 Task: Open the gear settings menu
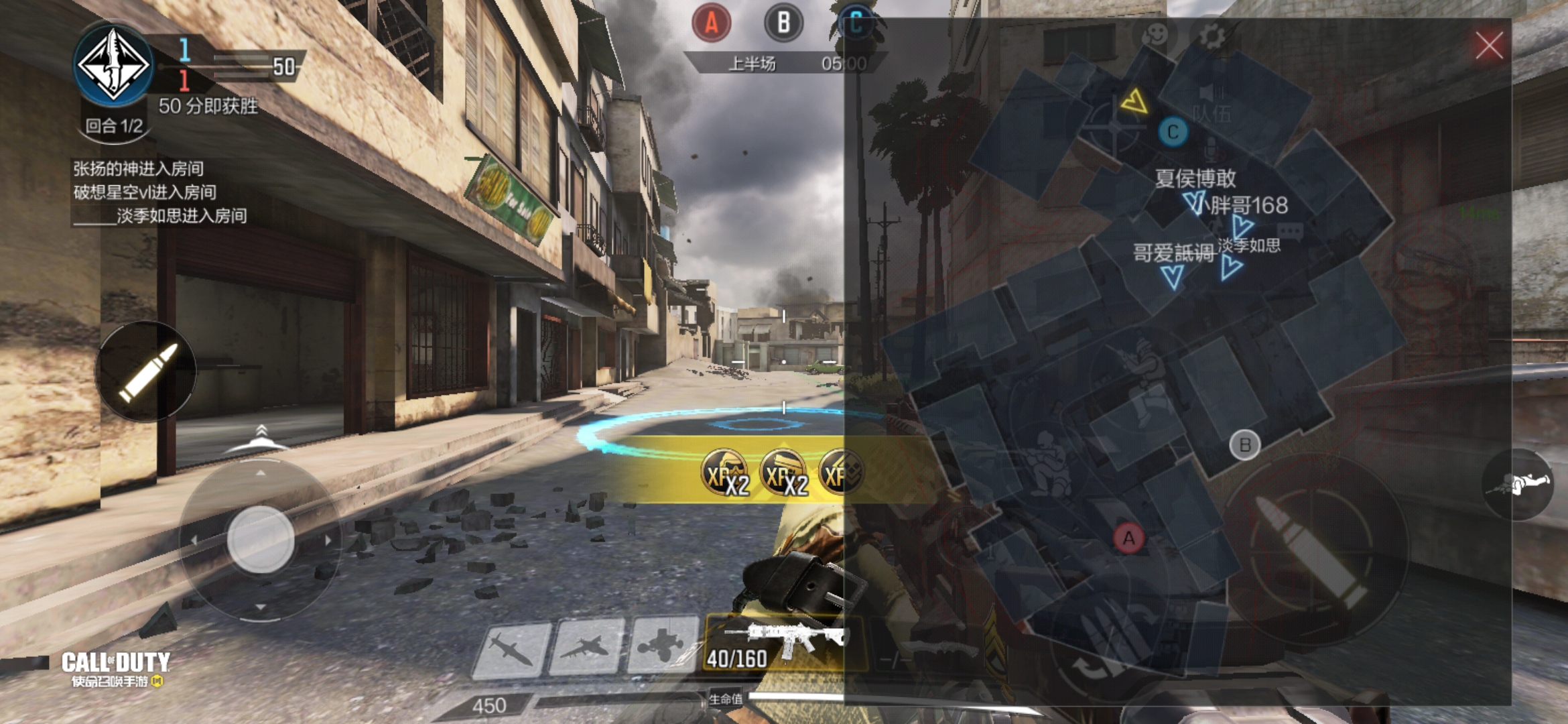pos(1212,36)
